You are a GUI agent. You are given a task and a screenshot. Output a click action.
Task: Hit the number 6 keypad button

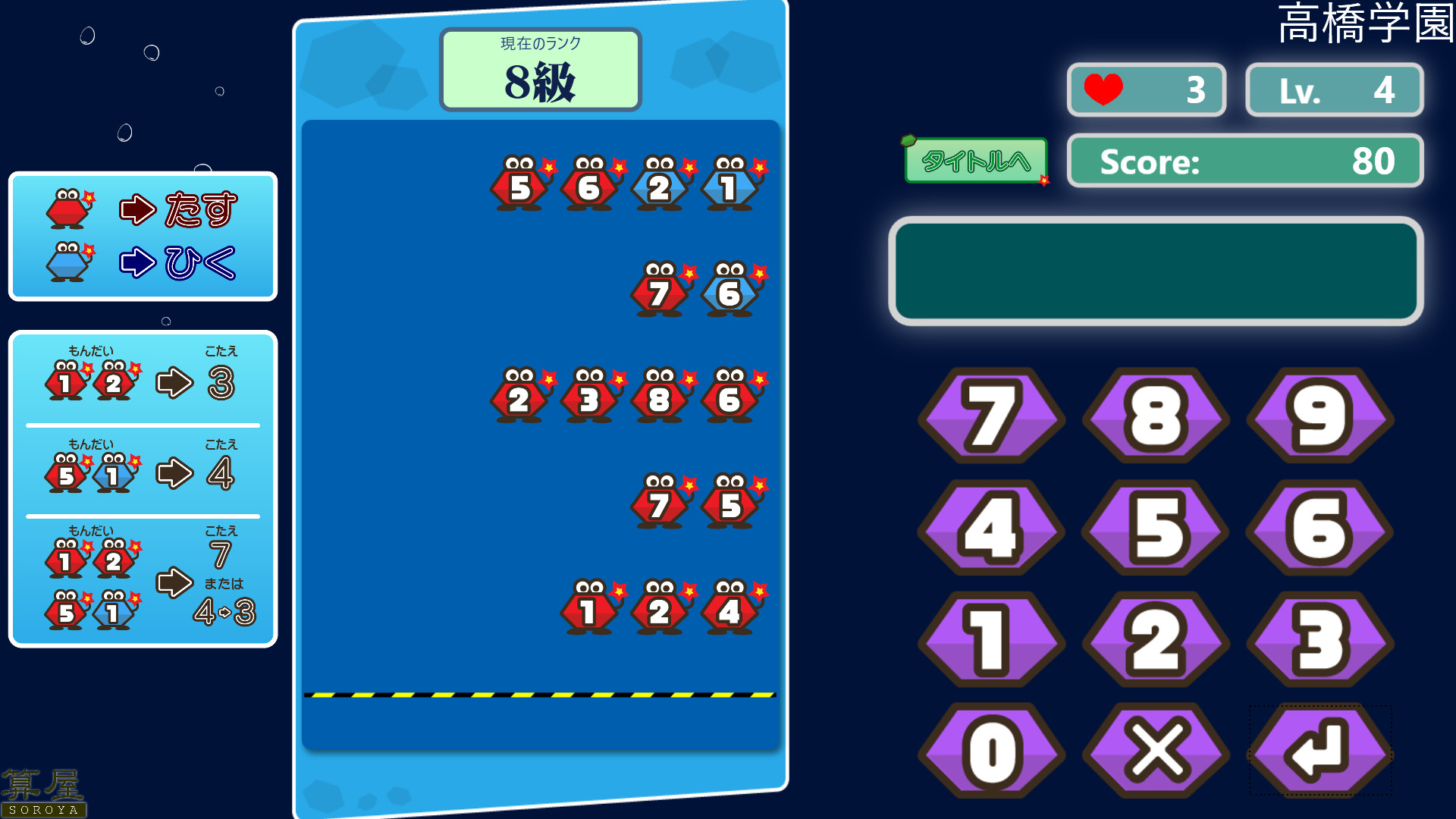click(1319, 528)
